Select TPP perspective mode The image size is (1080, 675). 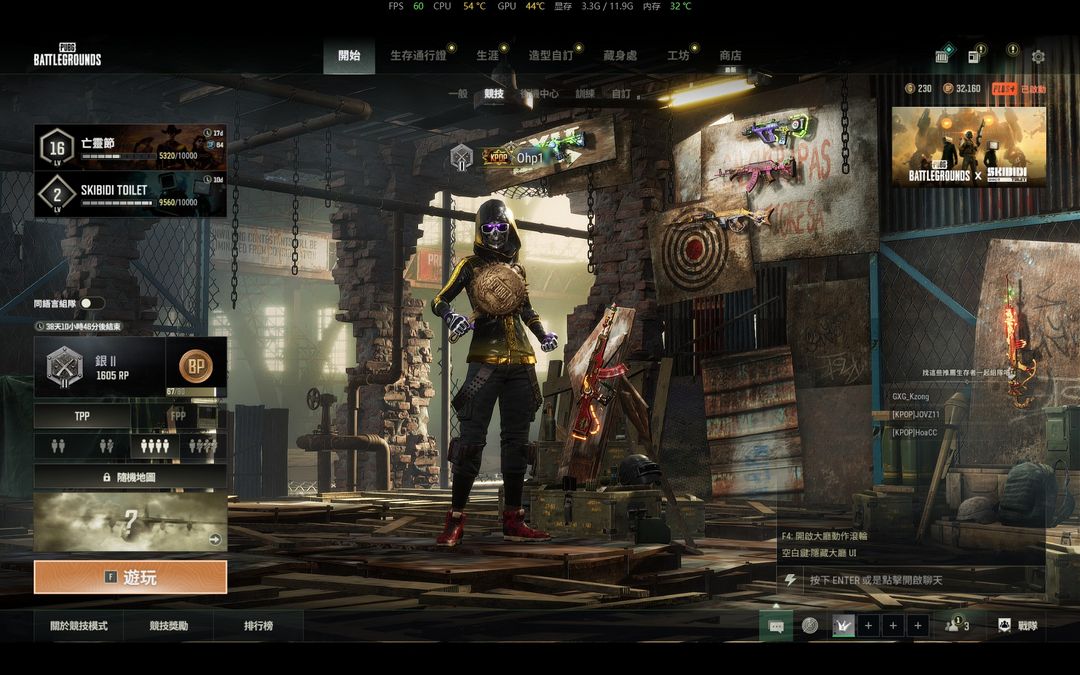82,416
